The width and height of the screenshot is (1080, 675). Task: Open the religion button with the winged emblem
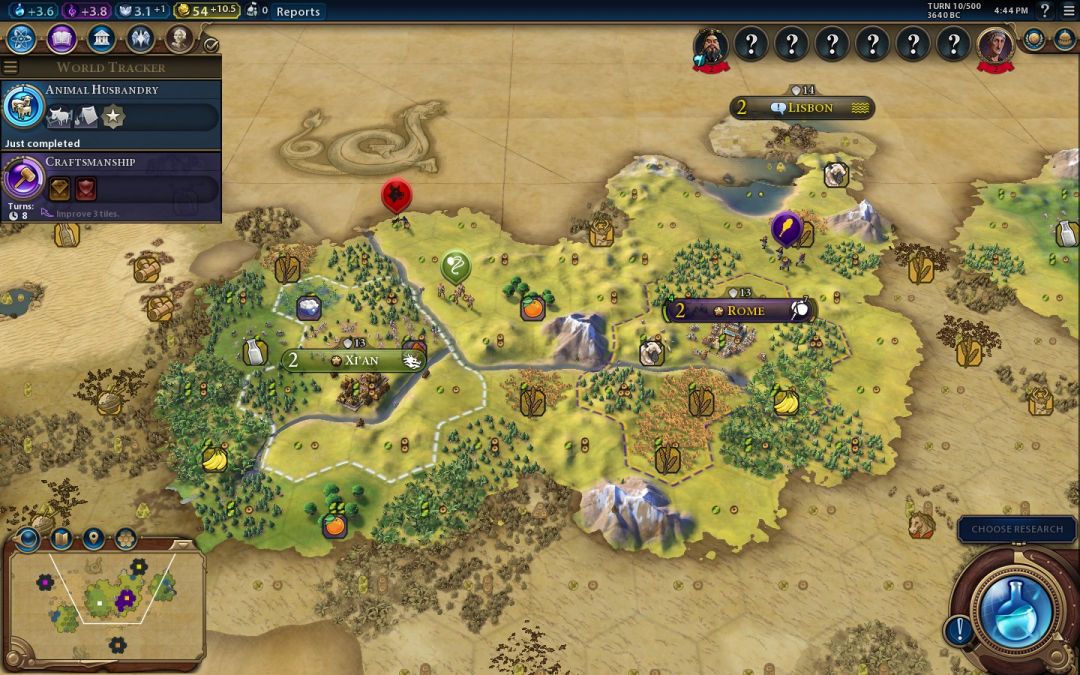tap(139, 39)
